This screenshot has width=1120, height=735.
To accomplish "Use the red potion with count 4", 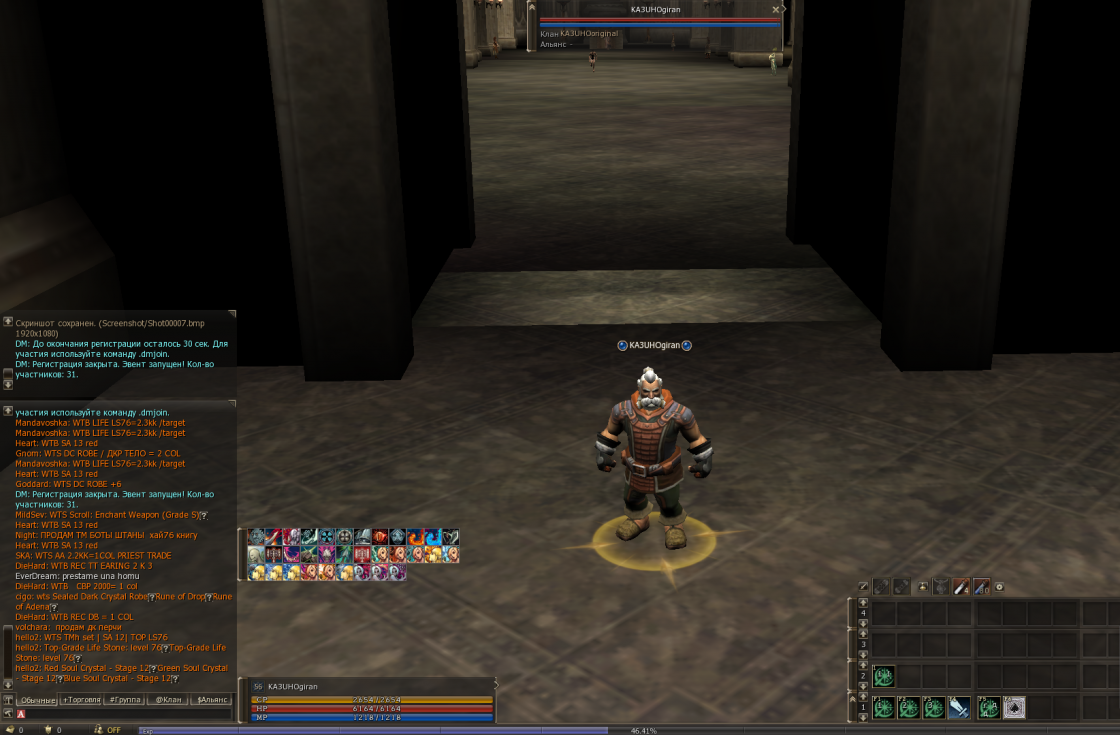I will pyautogui.click(x=961, y=587).
